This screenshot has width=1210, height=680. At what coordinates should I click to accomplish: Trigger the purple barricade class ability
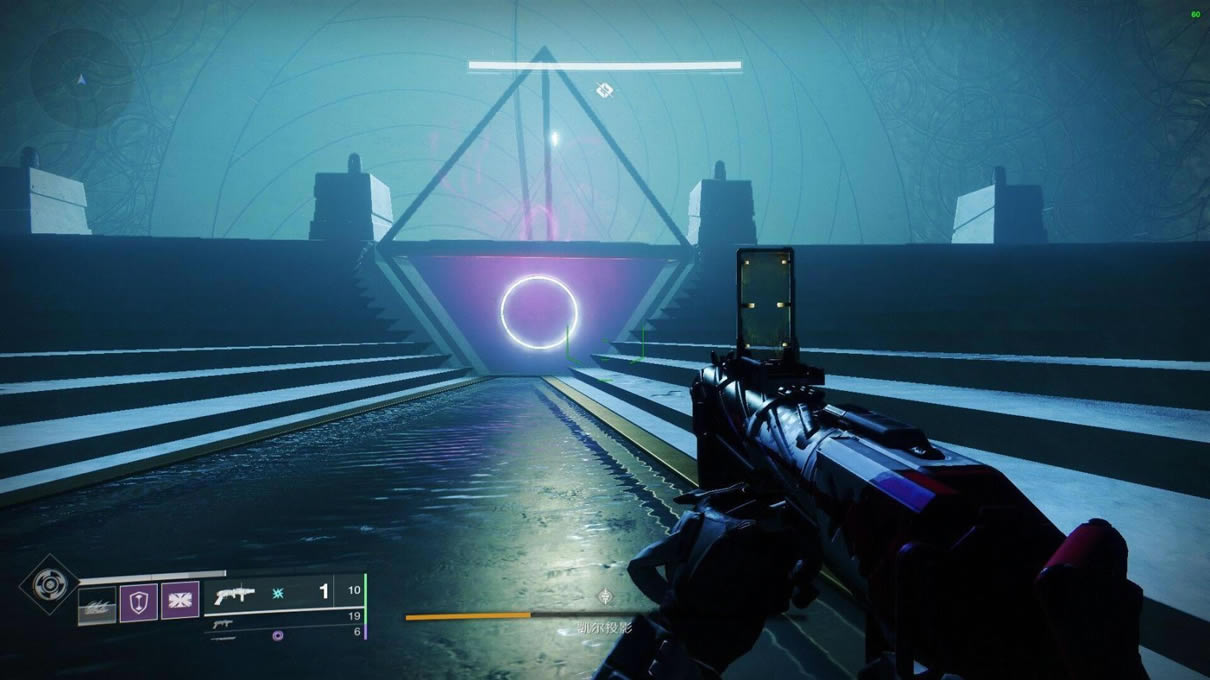[180, 601]
